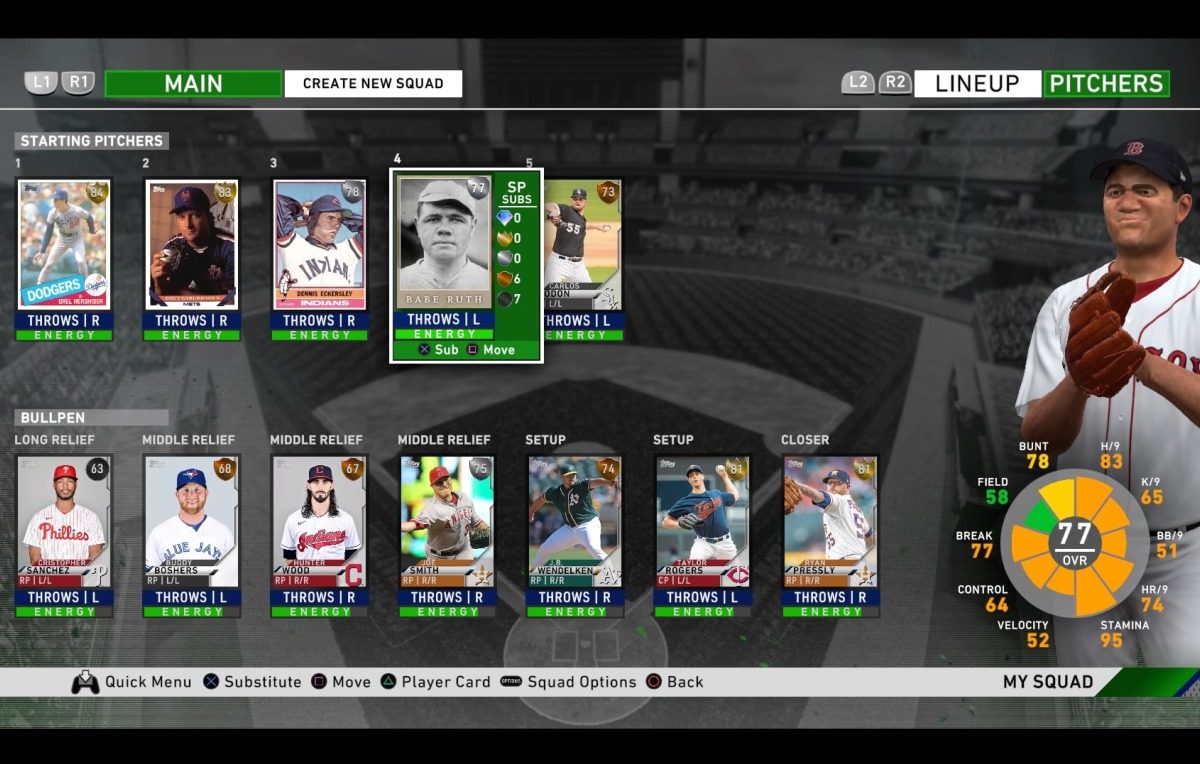Select the Orel Hershiser Dodgers card
The image size is (1200, 764).
[x=64, y=246]
